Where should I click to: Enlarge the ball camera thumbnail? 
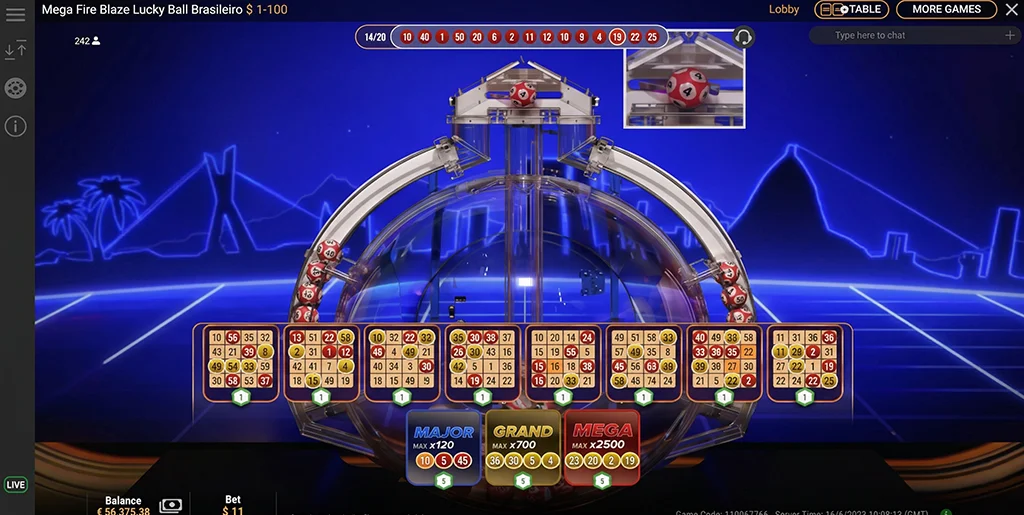[685, 79]
